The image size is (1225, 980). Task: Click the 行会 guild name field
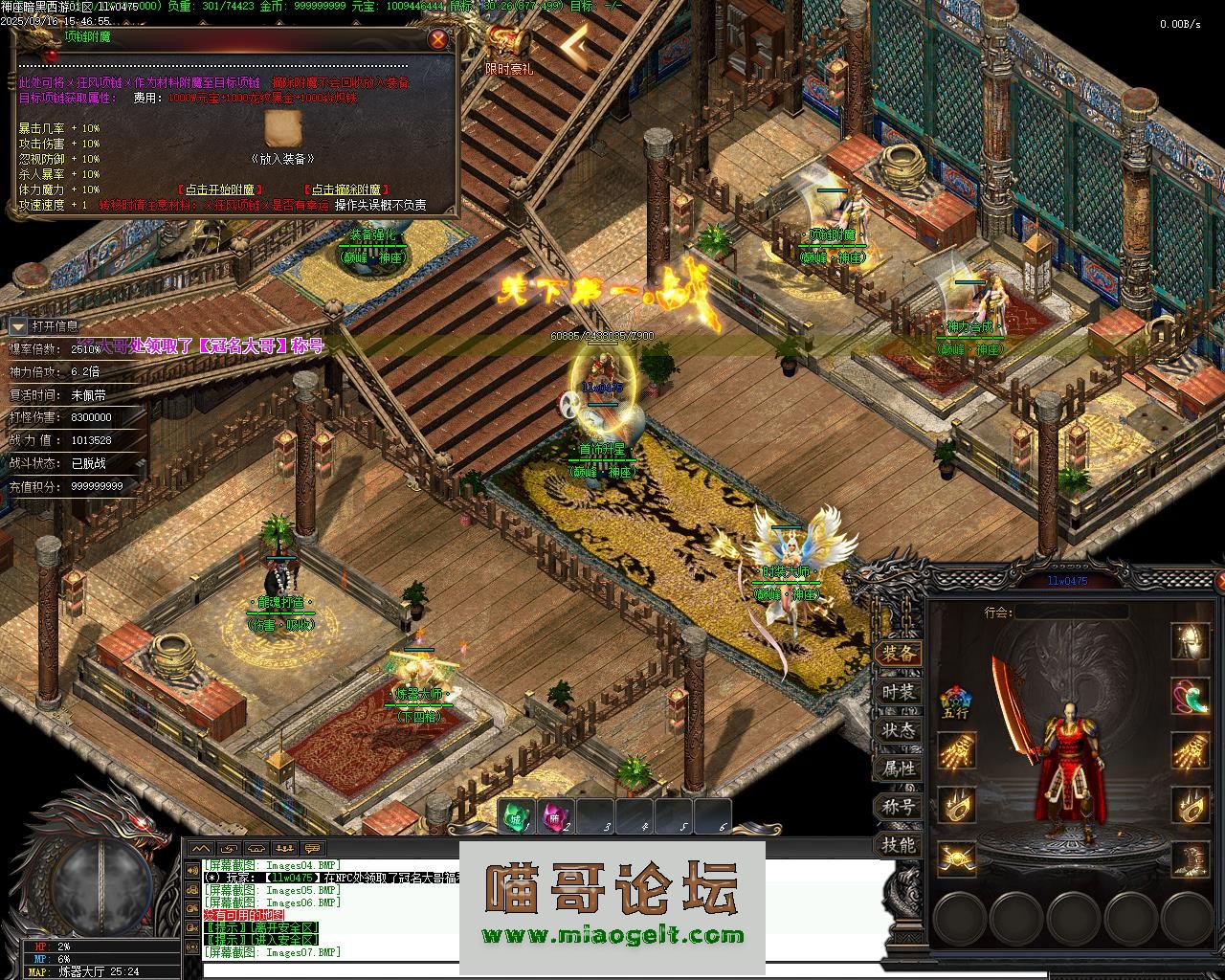tap(1070, 612)
